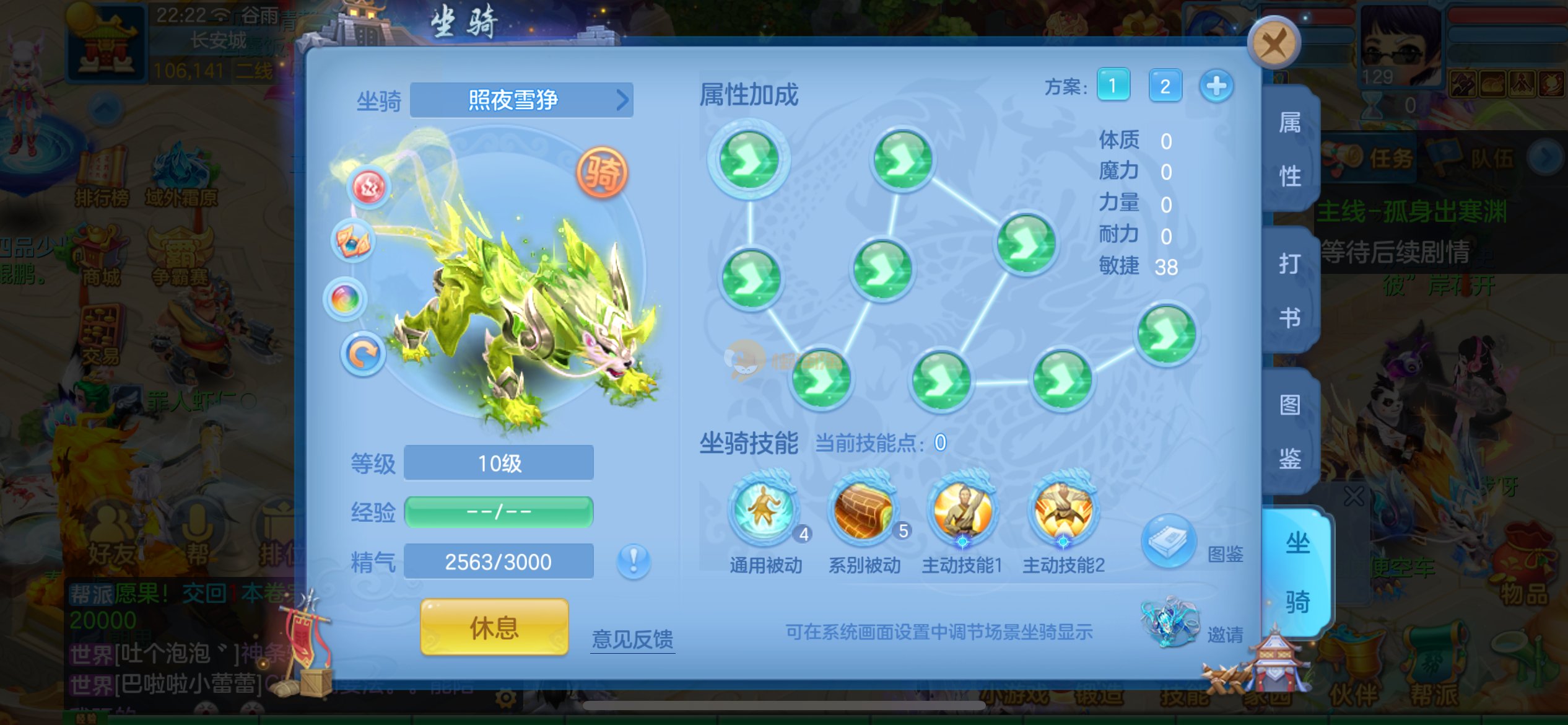Open the rainbow color dye icon
Viewport: 1568px width, 725px height.
click(346, 299)
